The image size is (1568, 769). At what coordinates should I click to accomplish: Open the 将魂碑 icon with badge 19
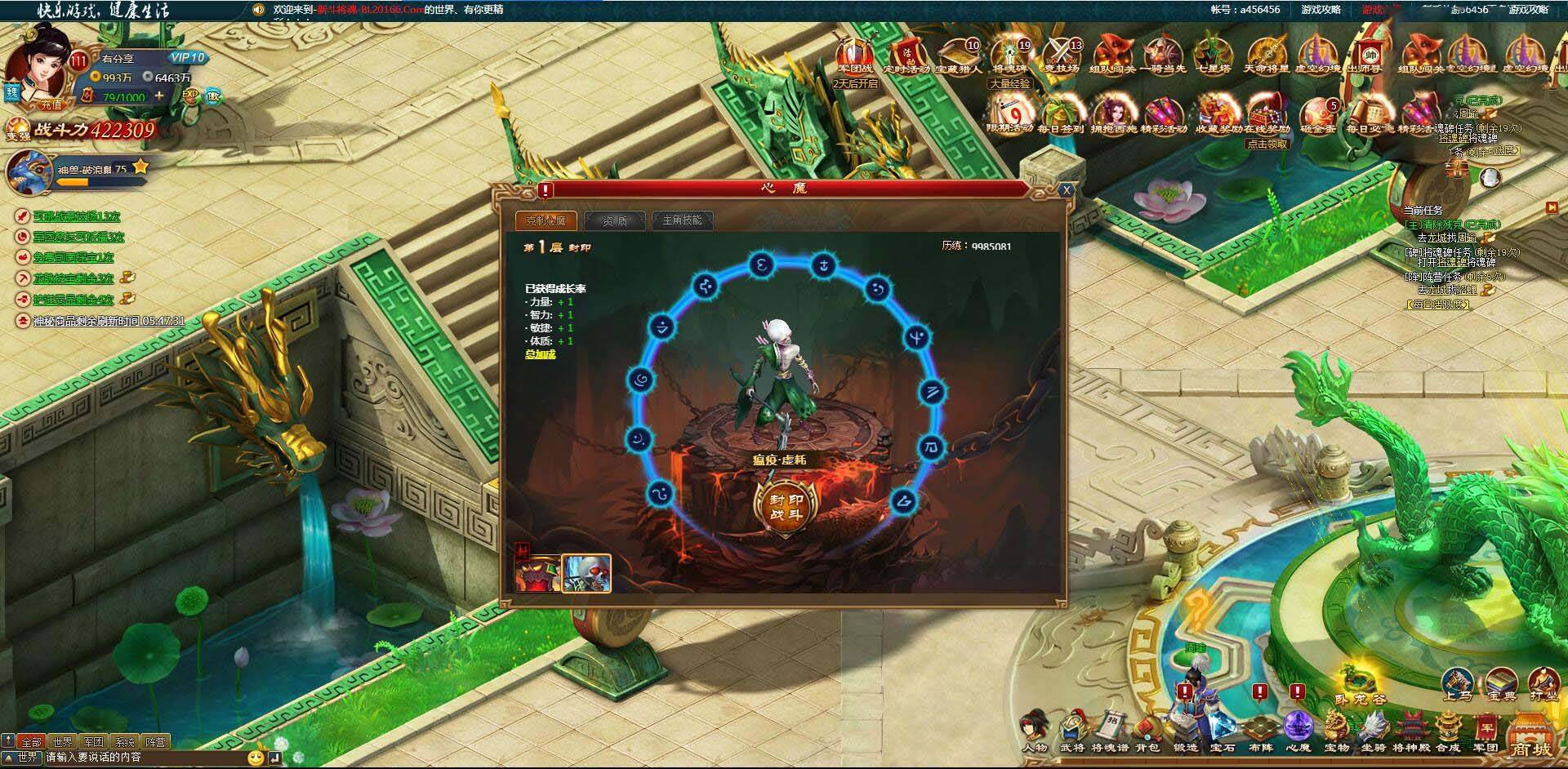click(1010, 56)
